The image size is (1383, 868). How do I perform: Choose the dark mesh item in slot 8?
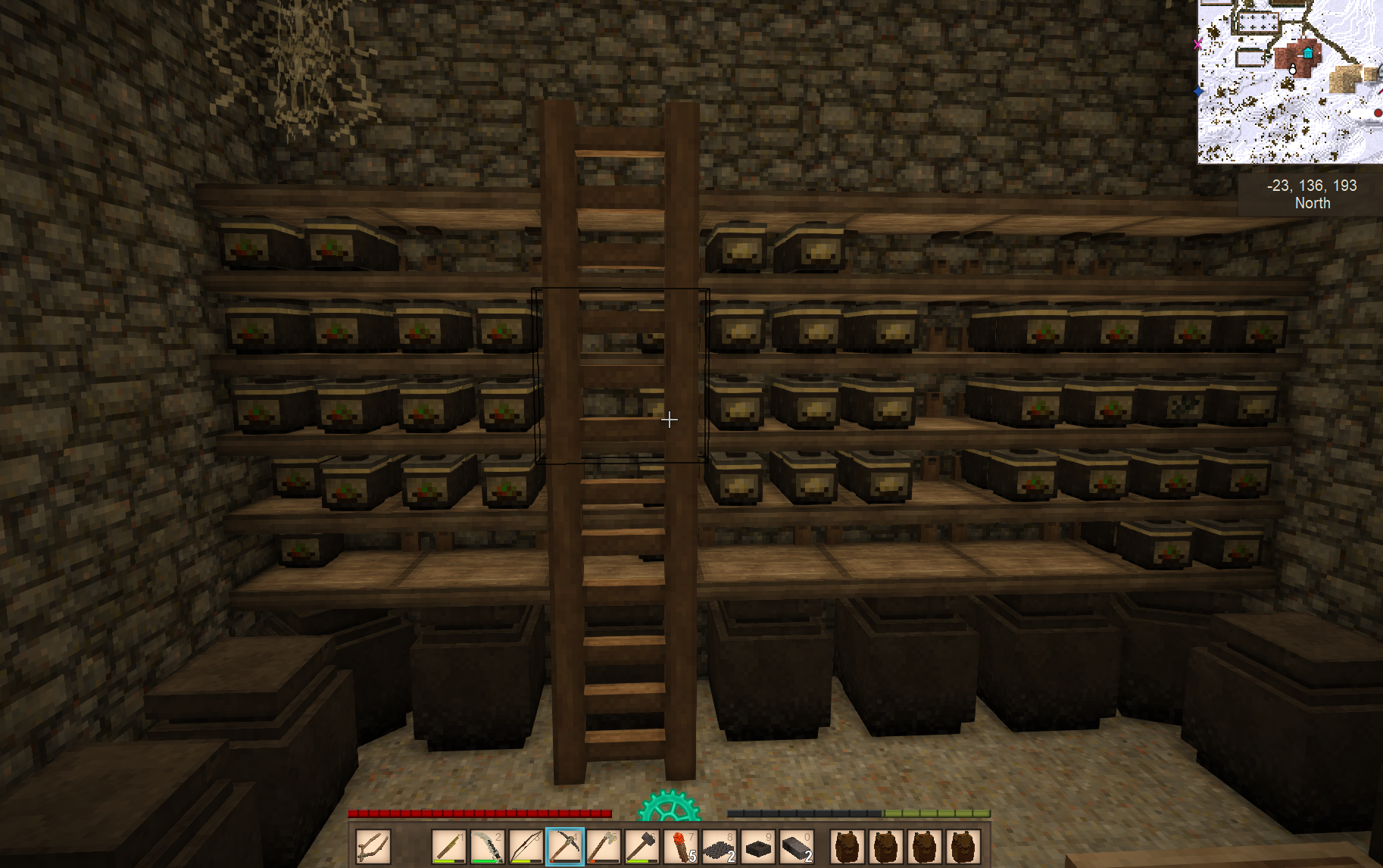[x=720, y=846]
